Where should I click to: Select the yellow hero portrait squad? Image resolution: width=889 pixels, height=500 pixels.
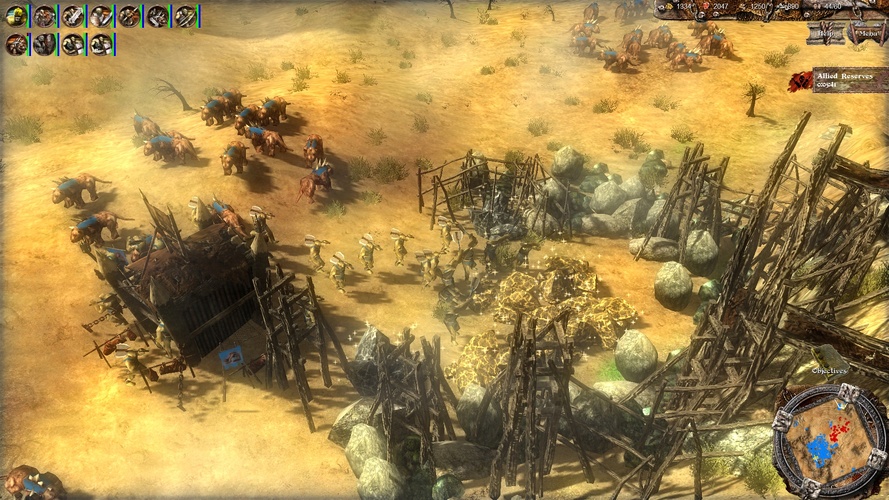point(16,16)
